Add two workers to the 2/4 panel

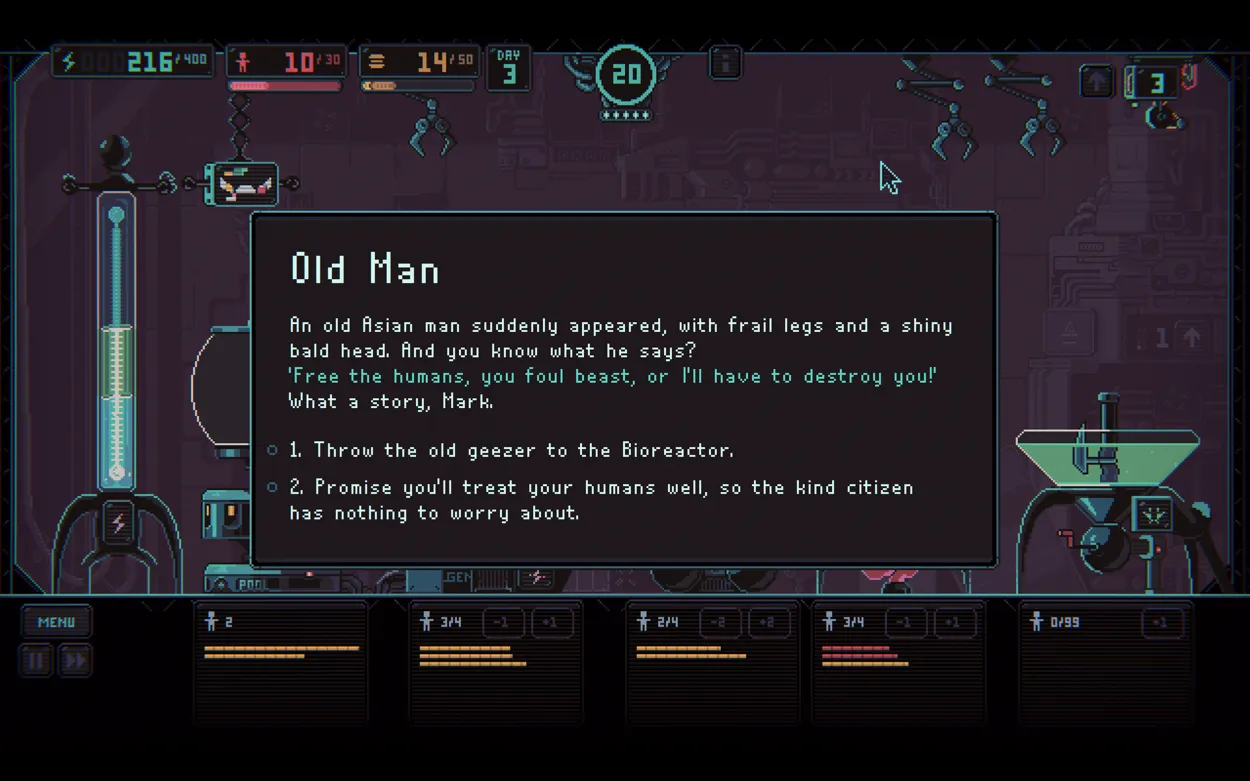pos(767,623)
